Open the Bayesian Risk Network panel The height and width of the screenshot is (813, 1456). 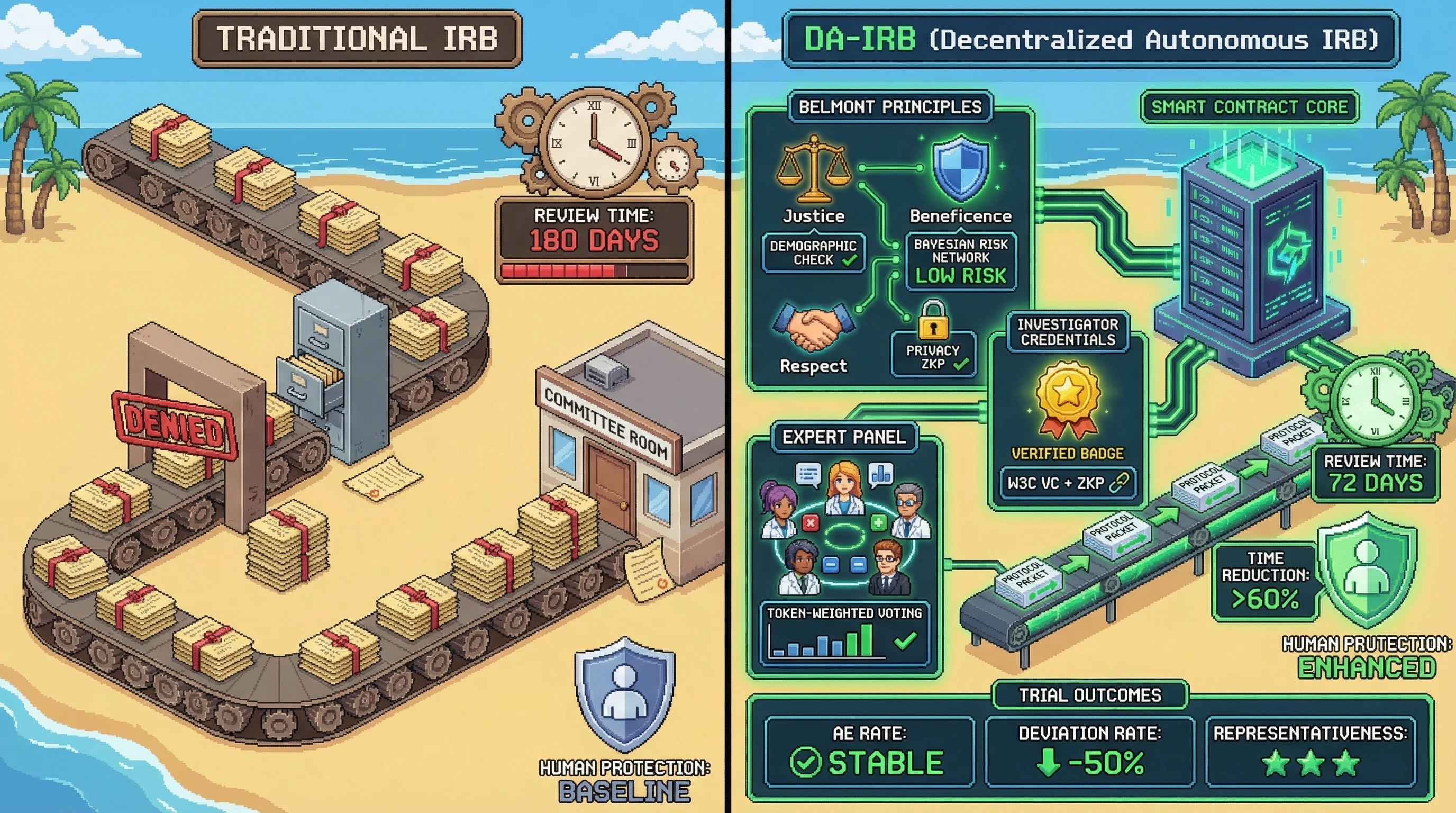tap(960, 261)
